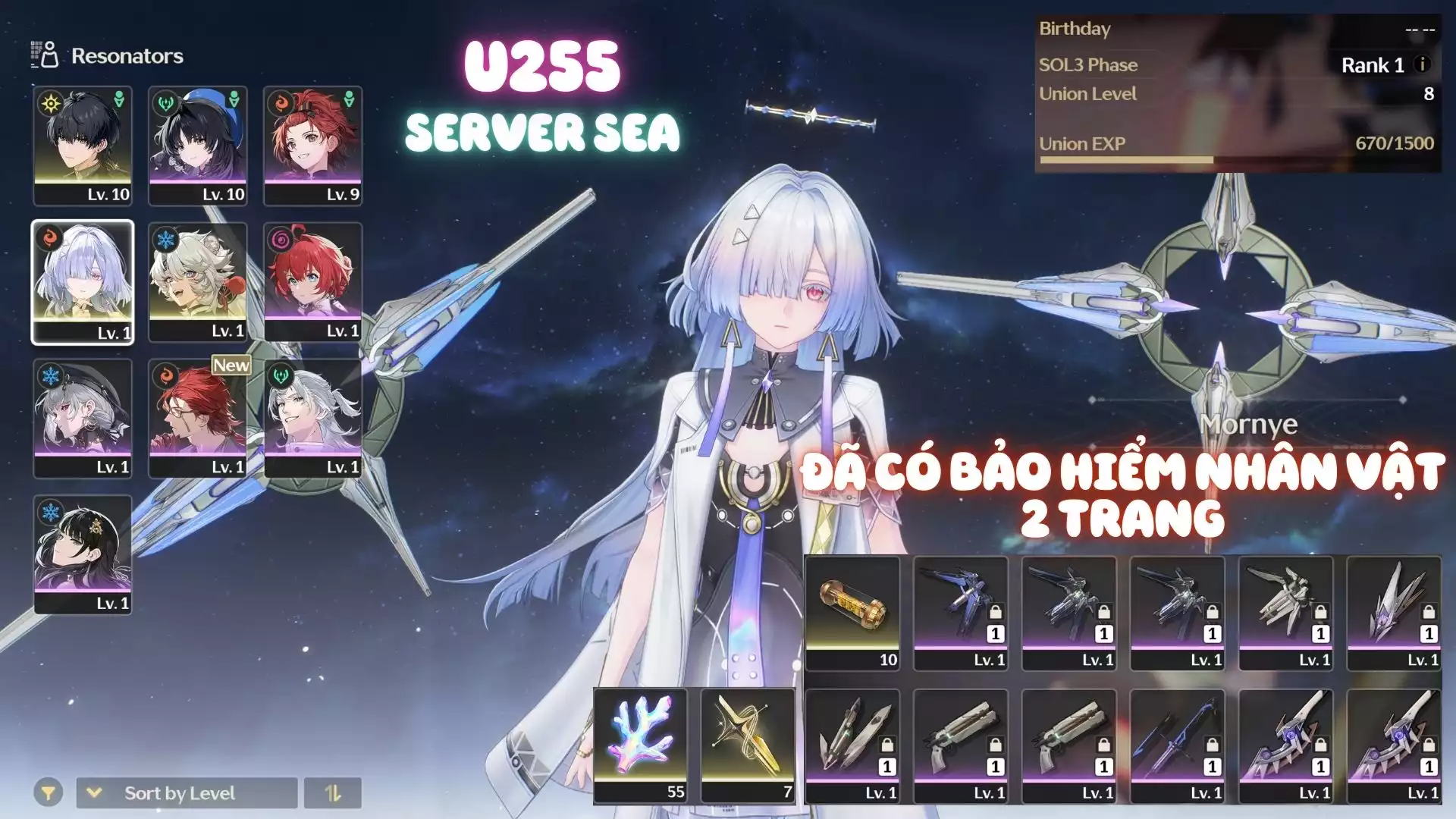Select the golden capsule item with count 10
The image size is (1456, 819).
(x=852, y=613)
